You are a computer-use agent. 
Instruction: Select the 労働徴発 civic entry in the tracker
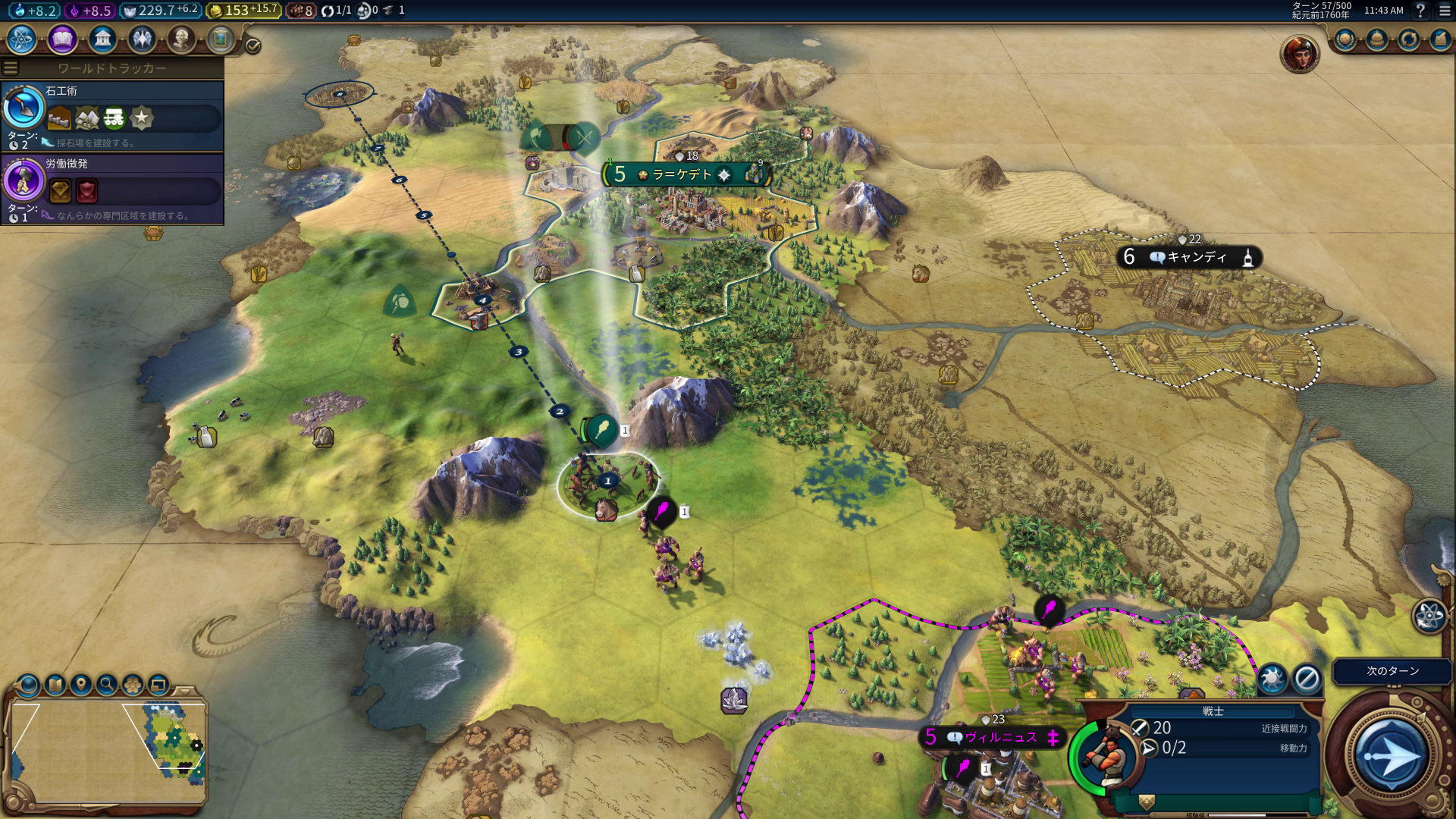112,189
